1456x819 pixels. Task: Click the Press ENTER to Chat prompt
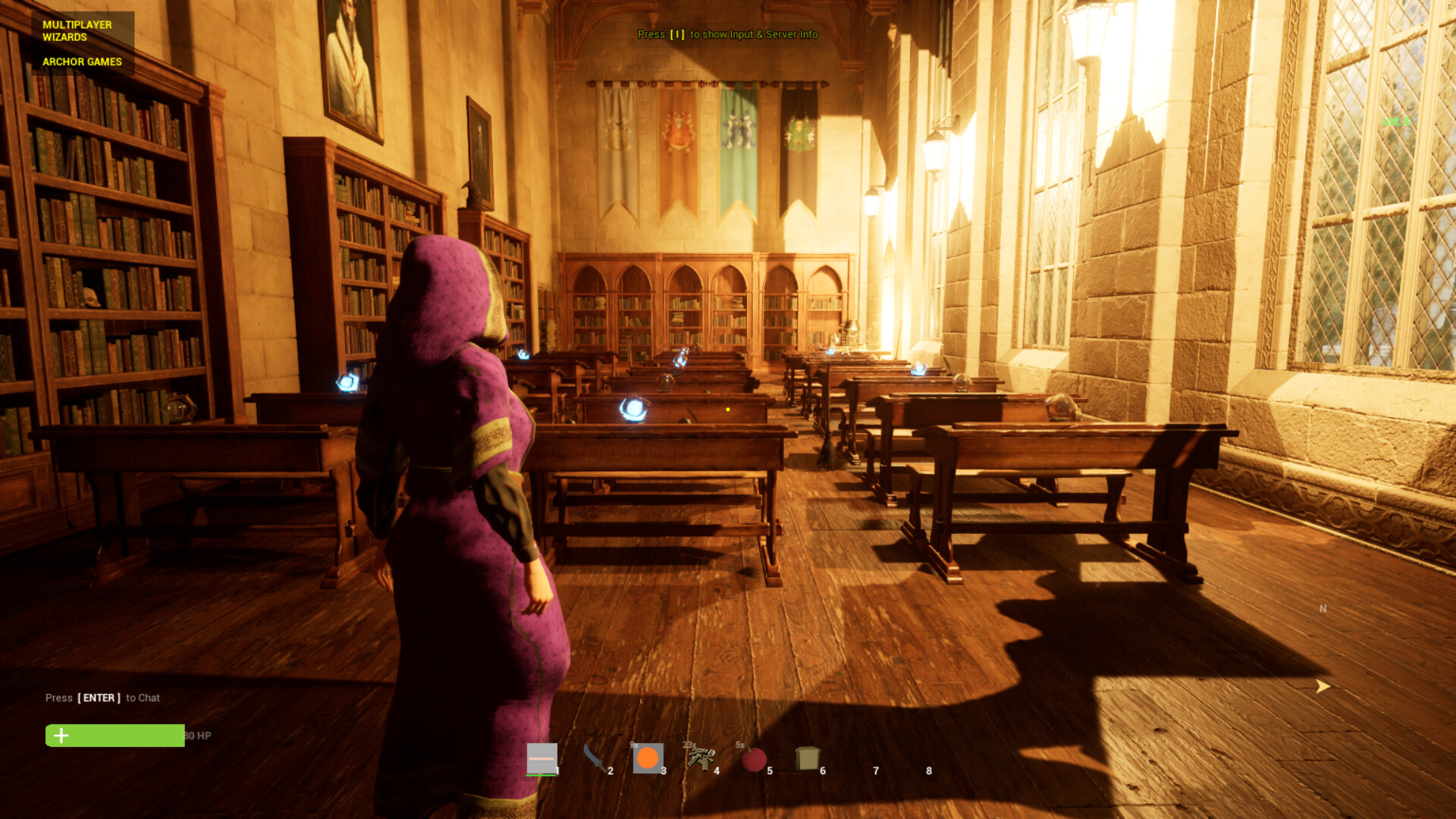pos(102,697)
